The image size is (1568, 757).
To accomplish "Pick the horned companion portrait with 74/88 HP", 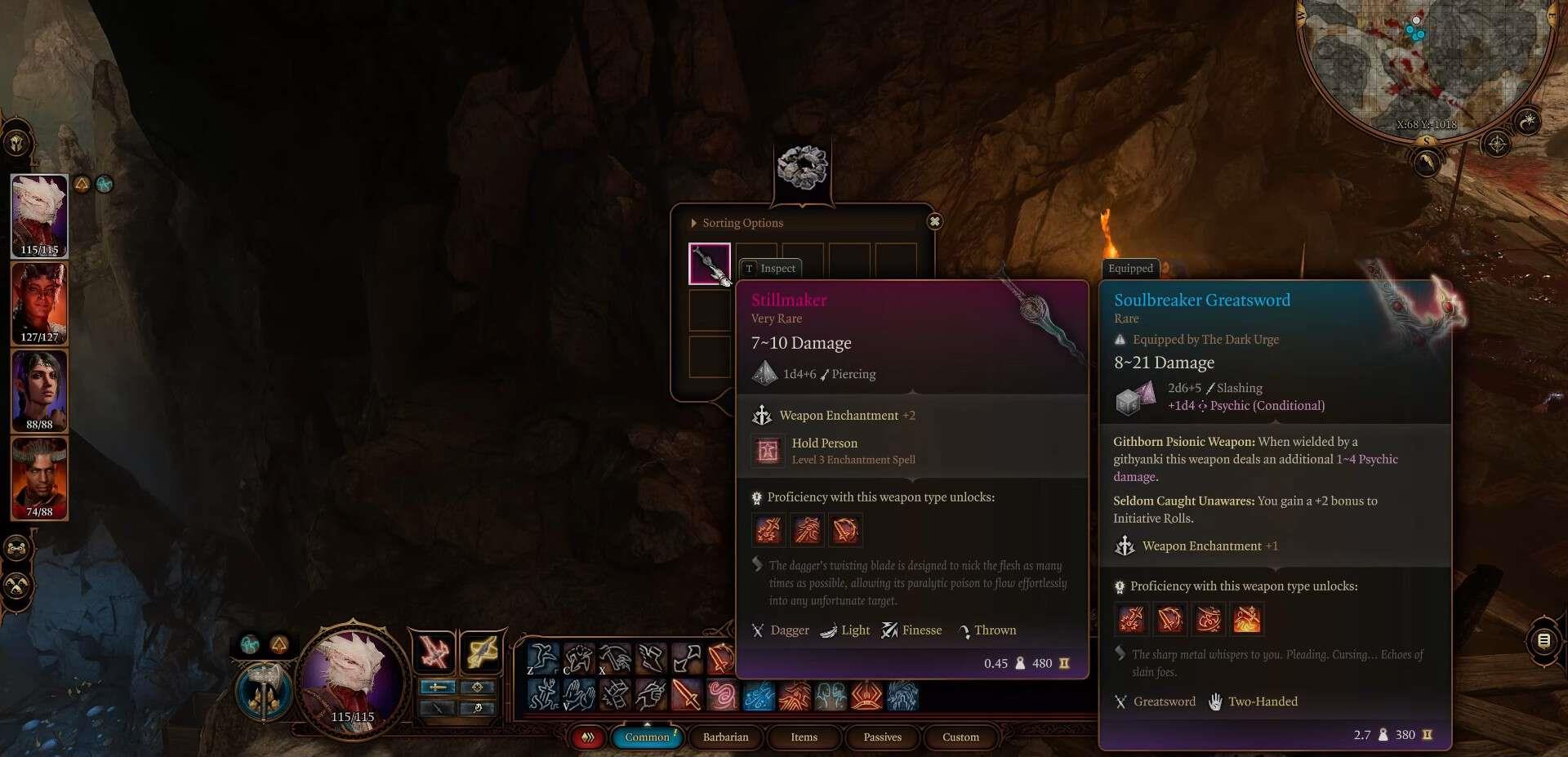I will point(39,475).
